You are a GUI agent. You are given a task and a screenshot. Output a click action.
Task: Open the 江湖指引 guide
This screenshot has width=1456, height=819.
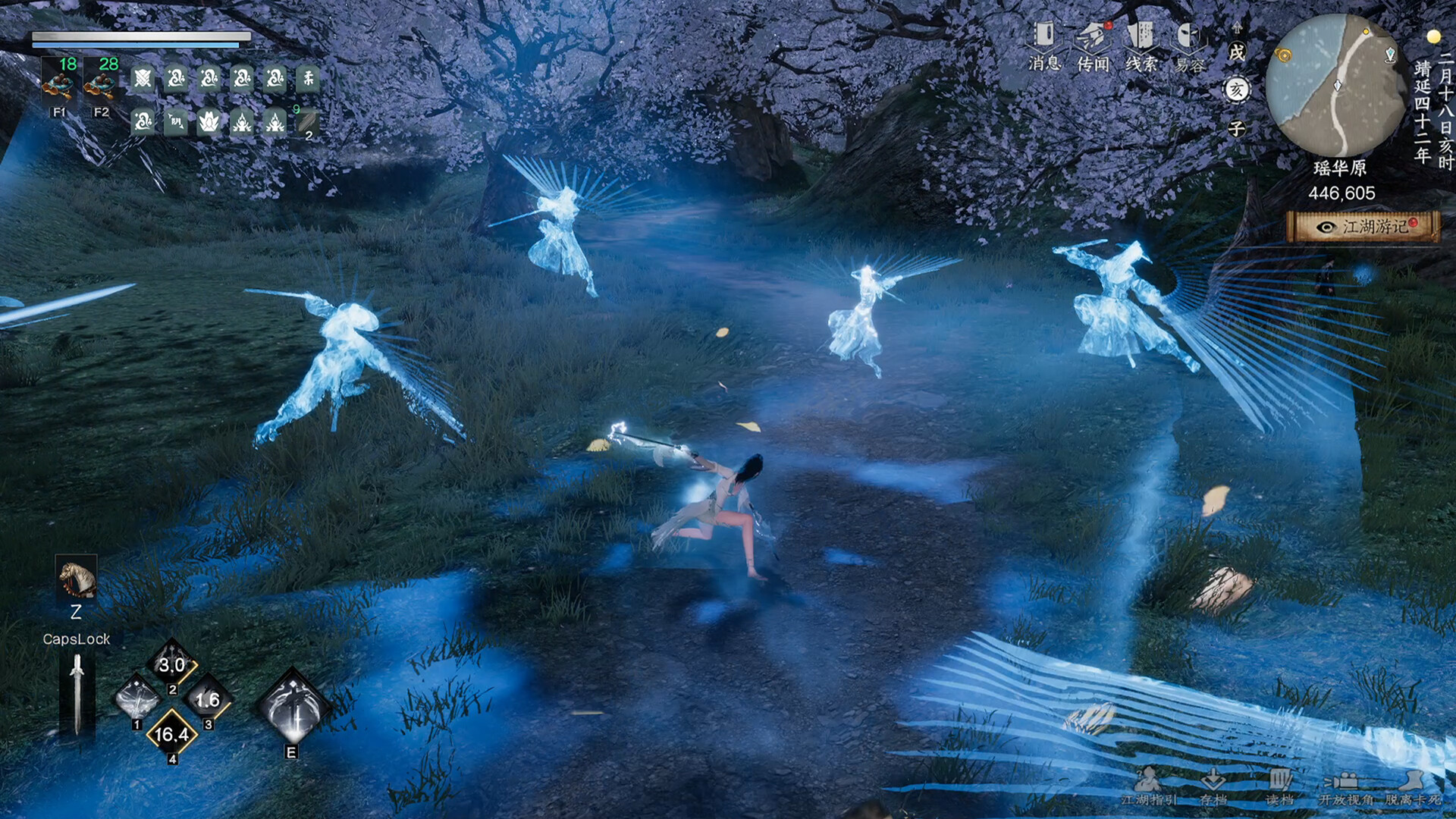[x=1149, y=786]
